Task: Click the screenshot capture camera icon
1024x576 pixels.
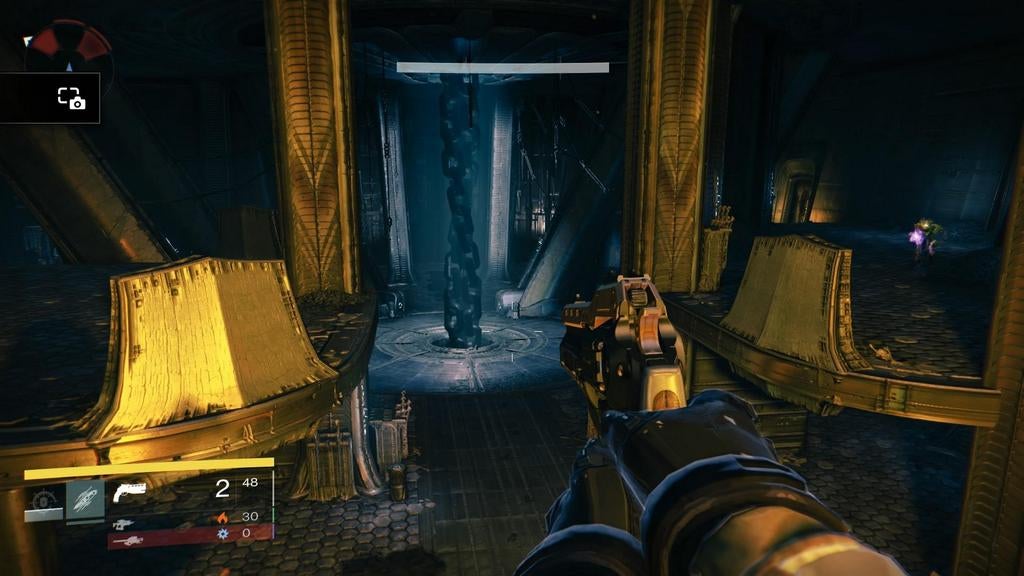Action: 70,98
